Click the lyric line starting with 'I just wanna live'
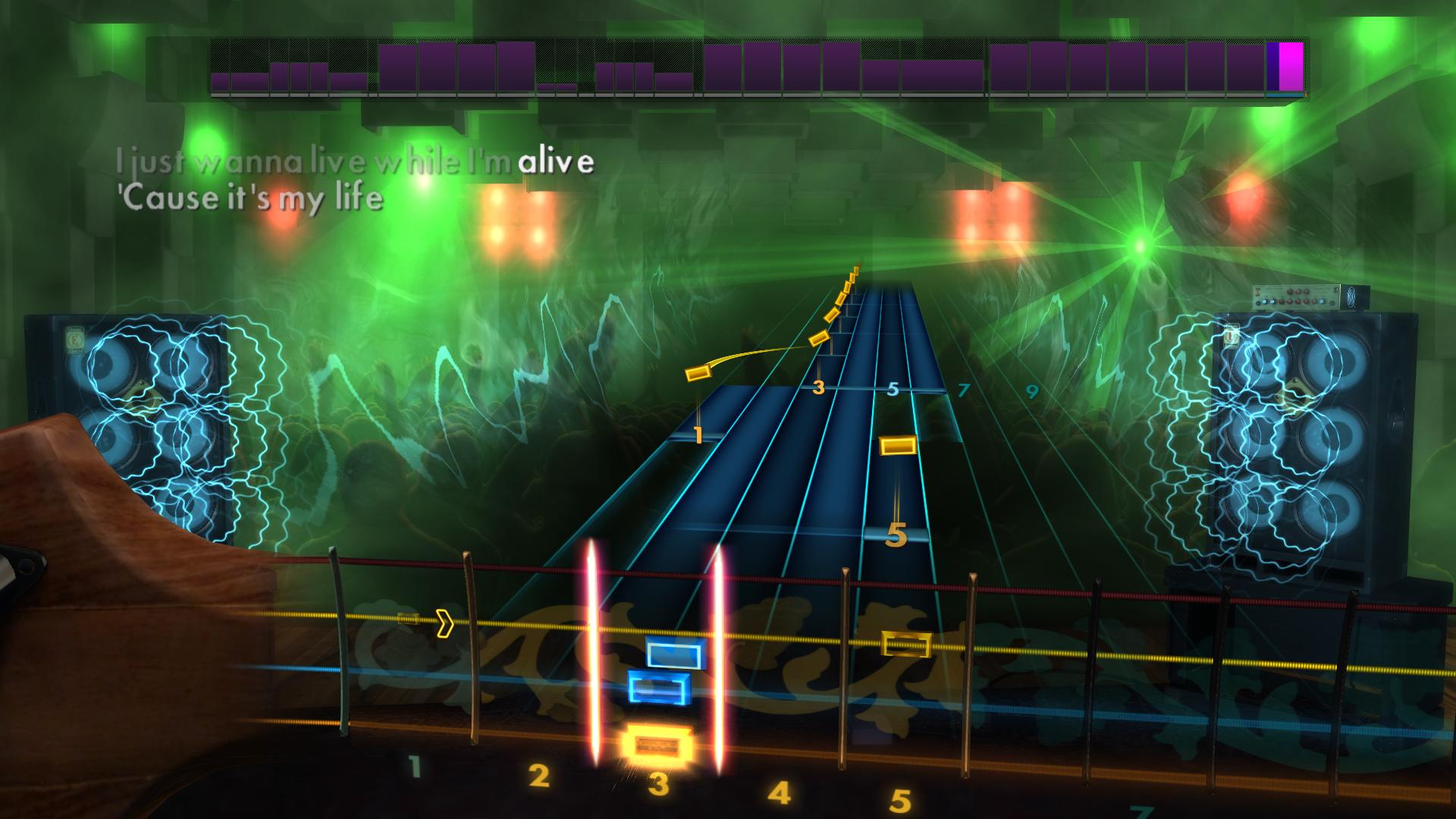 click(x=355, y=161)
